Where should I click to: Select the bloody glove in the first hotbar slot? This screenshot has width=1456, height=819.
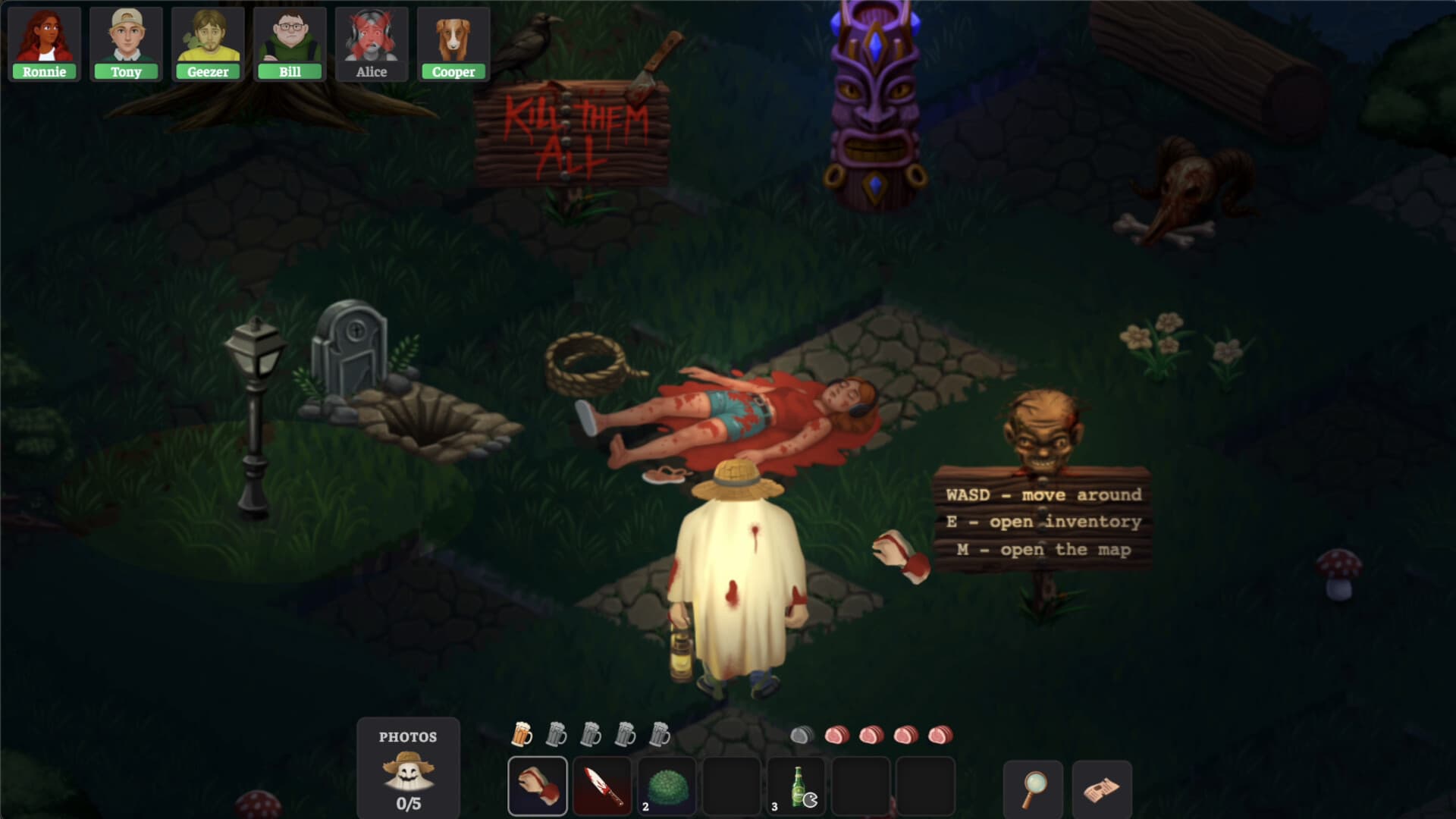click(x=538, y=786)
